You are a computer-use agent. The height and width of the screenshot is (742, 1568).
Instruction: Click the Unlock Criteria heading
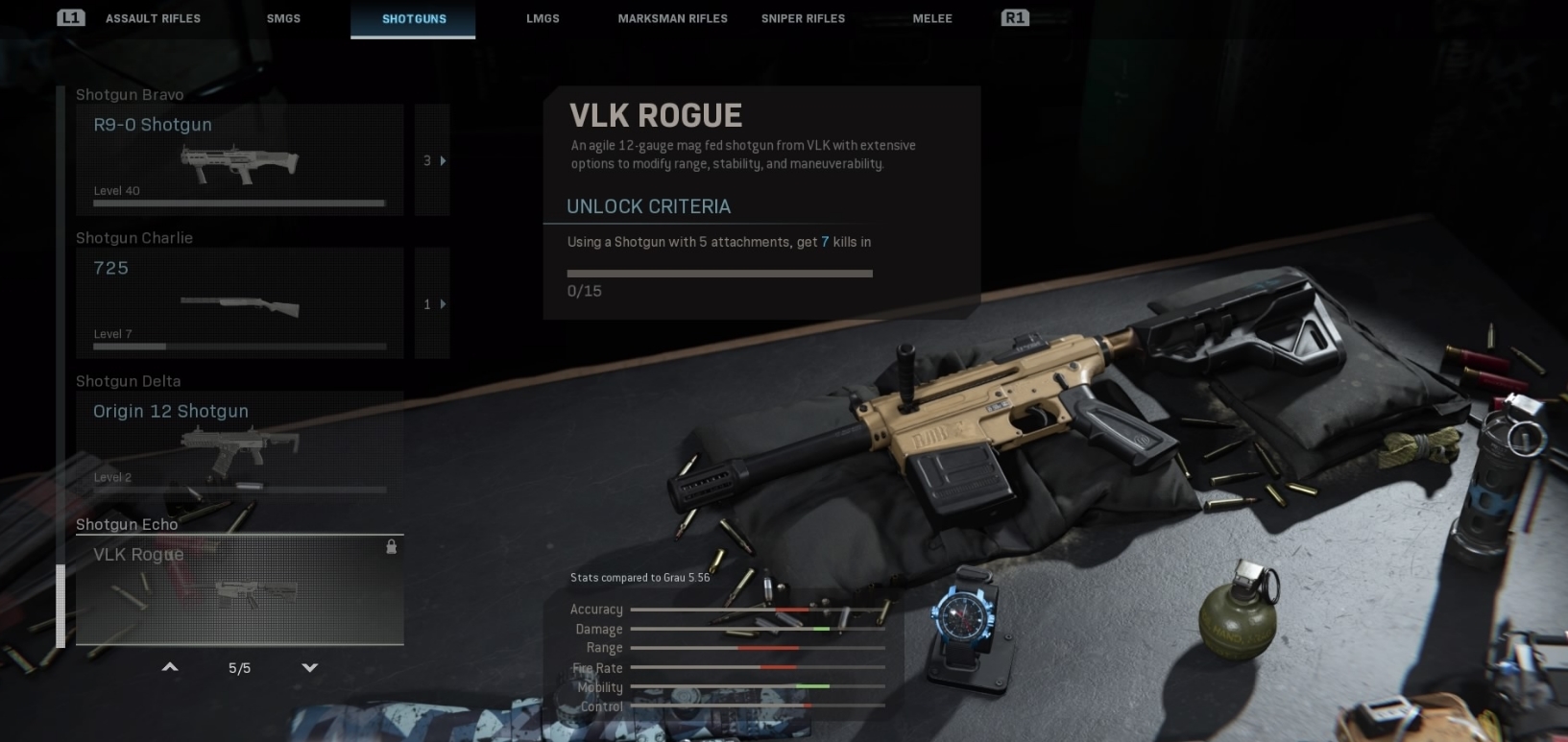pyautogui.click(x=648, y=206)
